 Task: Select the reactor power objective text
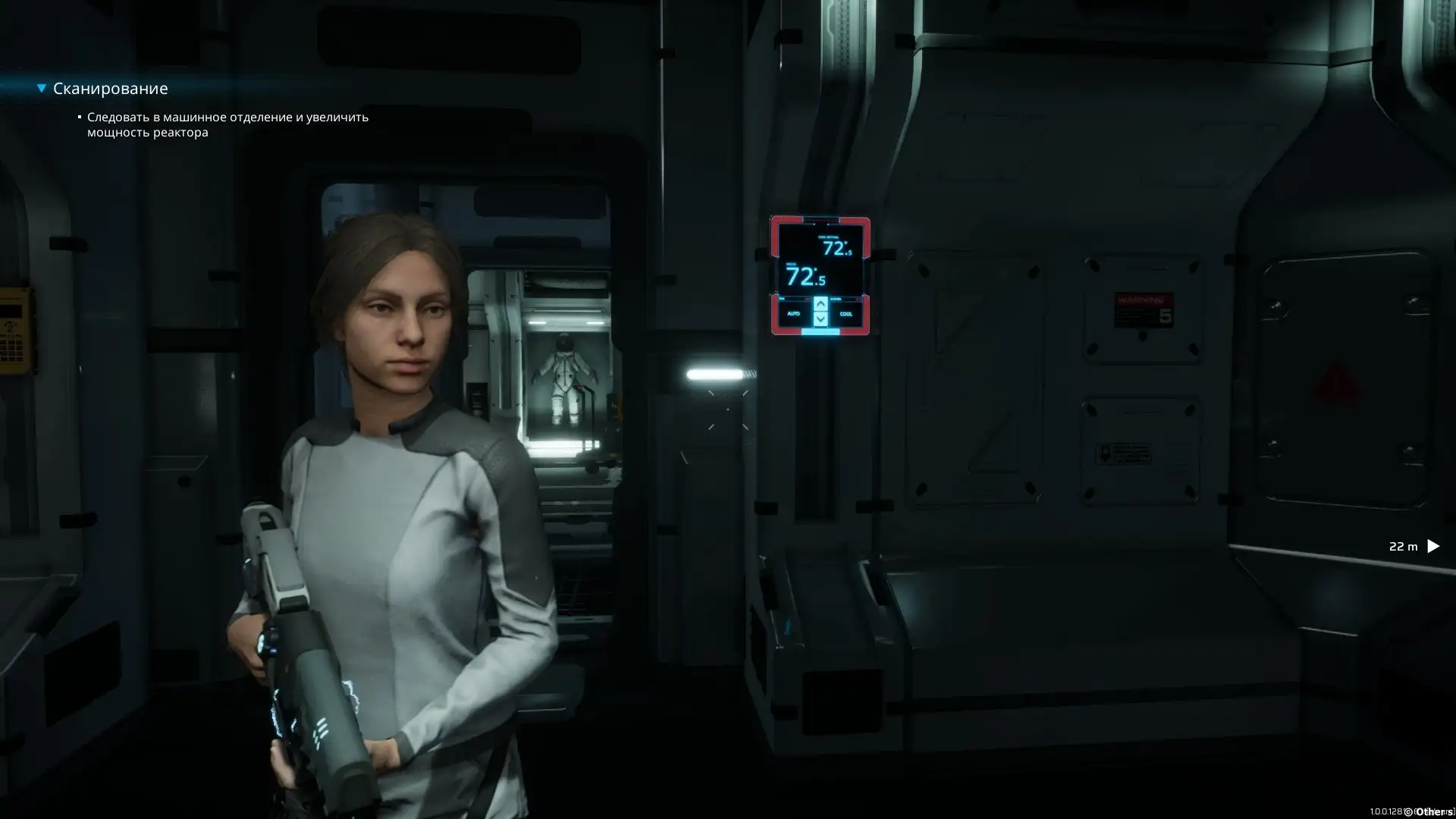(x=227, y=124)
